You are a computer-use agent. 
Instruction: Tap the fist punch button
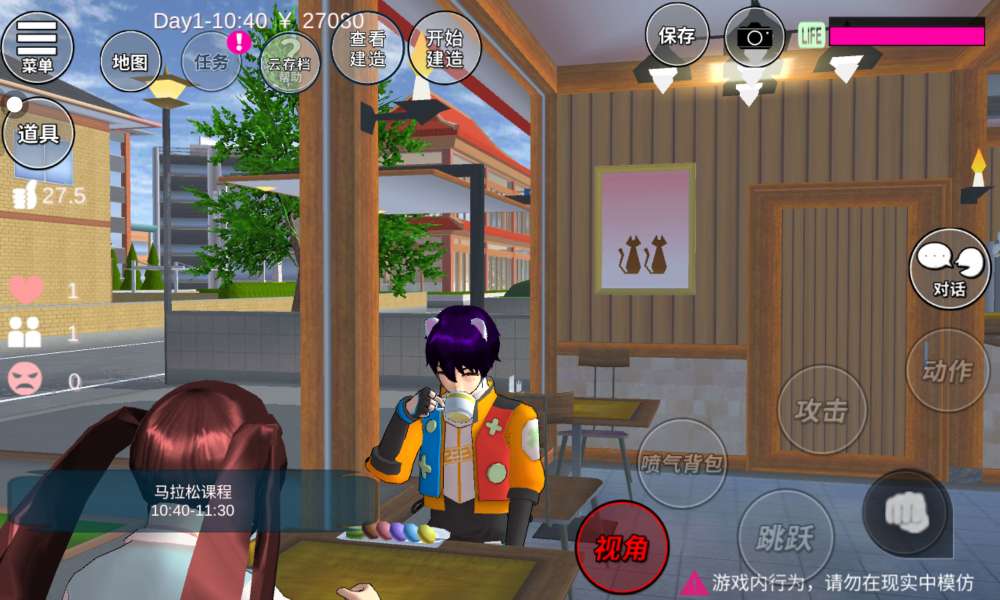907,513
